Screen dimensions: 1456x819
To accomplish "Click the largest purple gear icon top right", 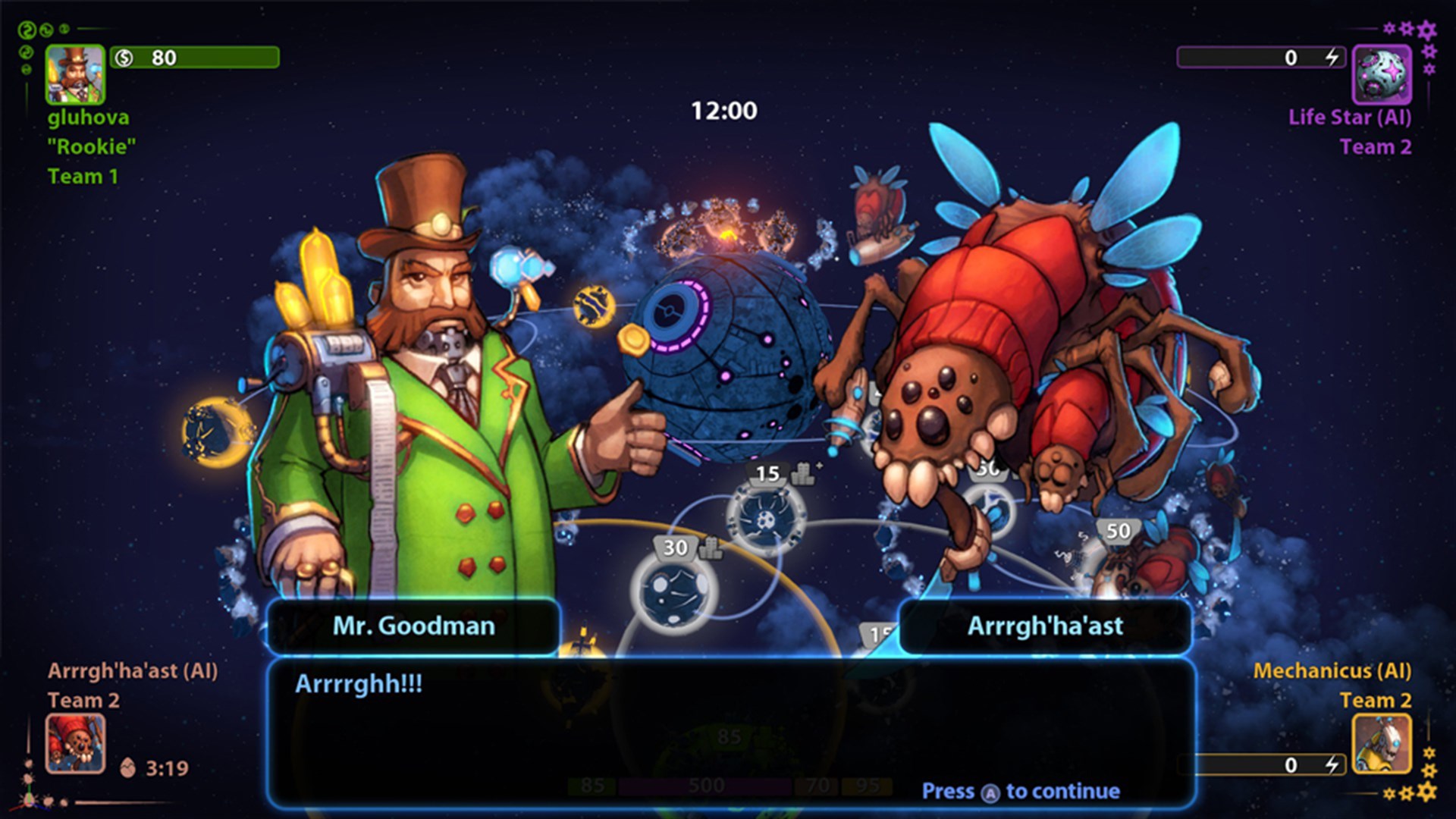I will point(1426,32).
